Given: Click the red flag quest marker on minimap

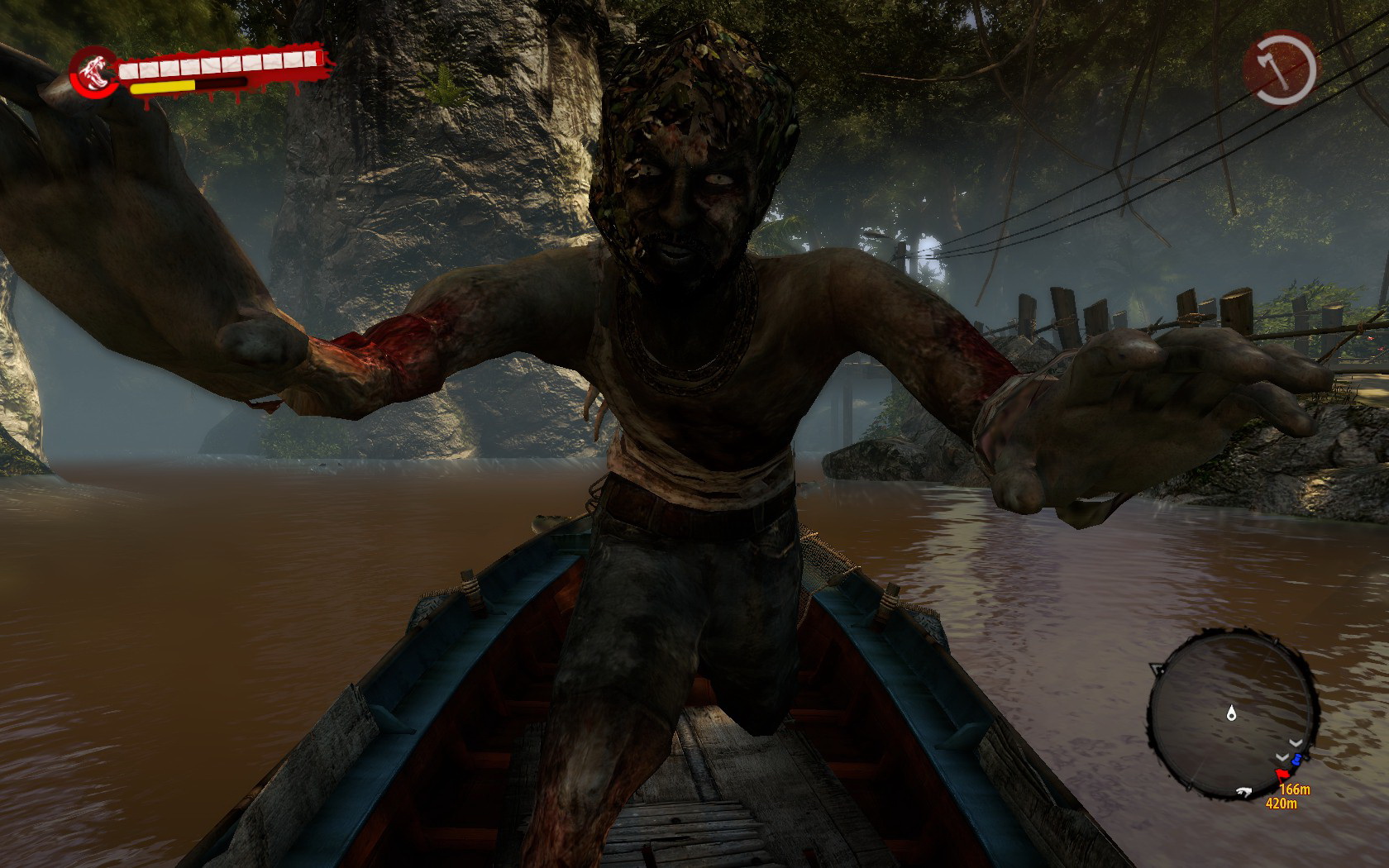Looking at the screenshot, I should (1282, 774).
